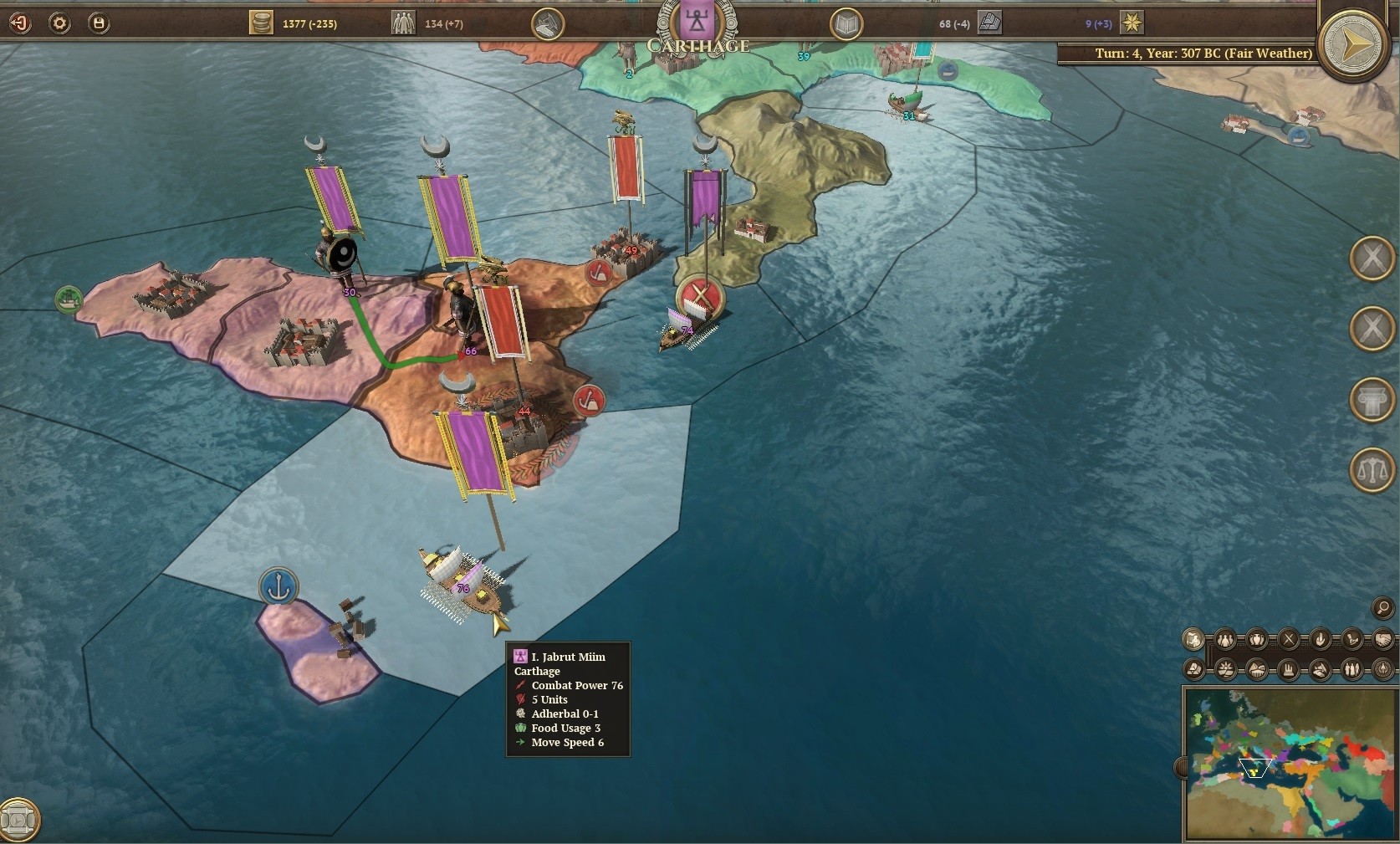This screenshot has height=844, width=1400.
Task: Toggle the handshake diplomacy map filter
Action: click(x=1383, y=640)
